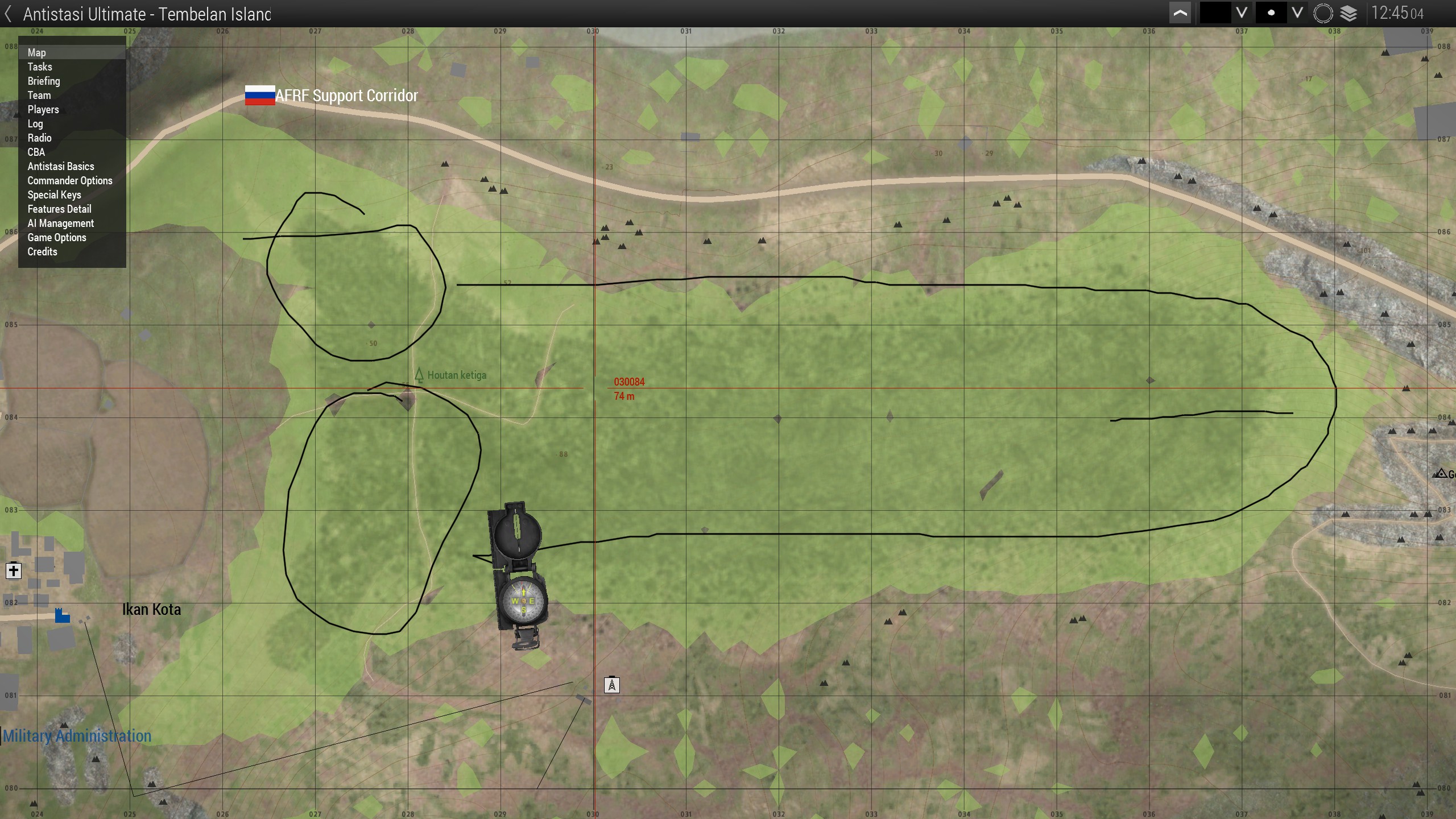Toggle the map layers stack icon
This screenshot has height=819, width=1456.
[1349, 13]
